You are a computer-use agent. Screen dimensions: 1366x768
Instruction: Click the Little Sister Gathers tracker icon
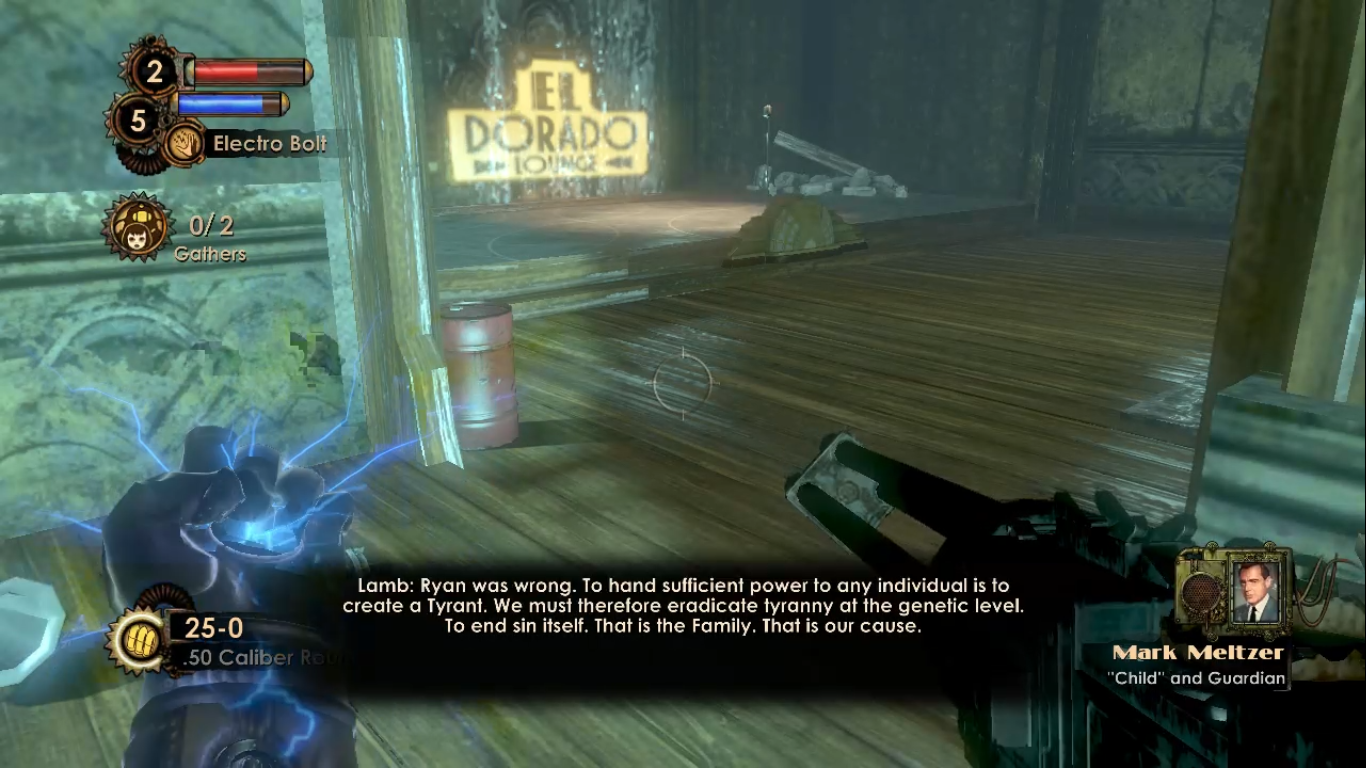(137, 227)
